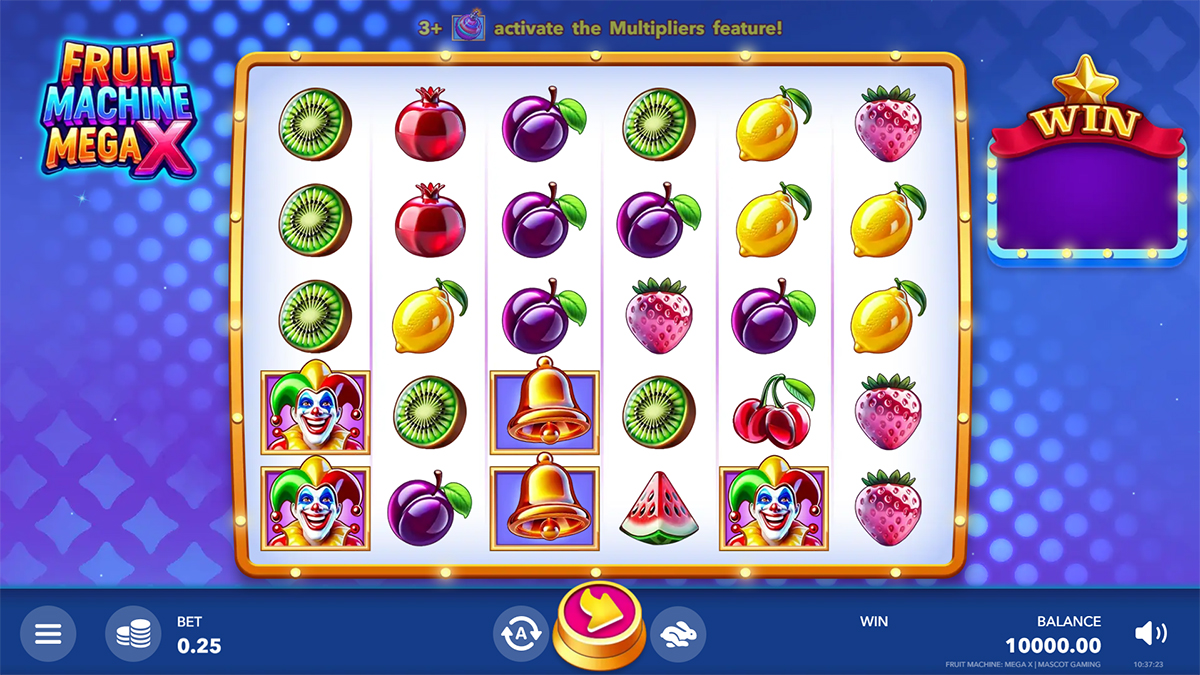Viewport: 1200px width, 675px height.
Task: Mute the game sound
Action: (x=1150, y=633)
